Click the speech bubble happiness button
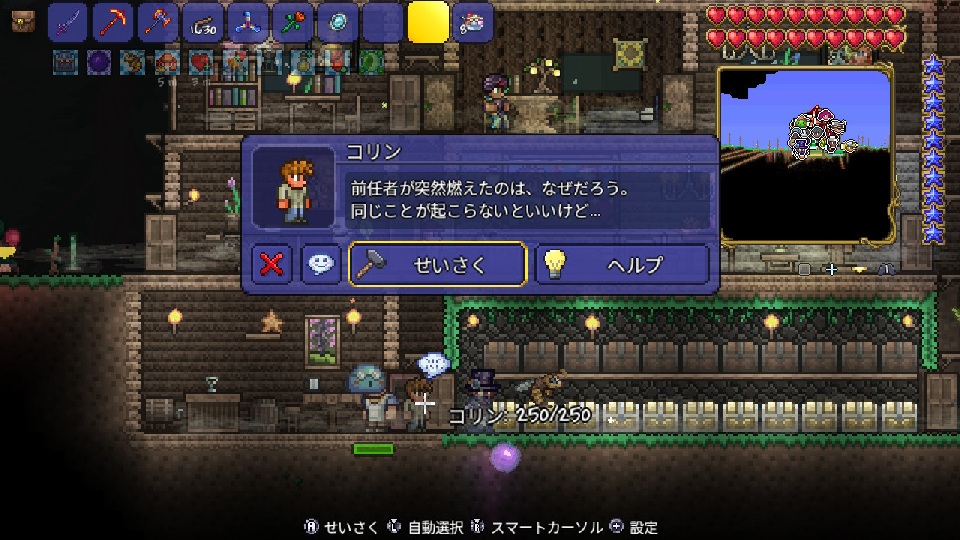The height and width of the screenshot is (540, 960). (321, 264)
